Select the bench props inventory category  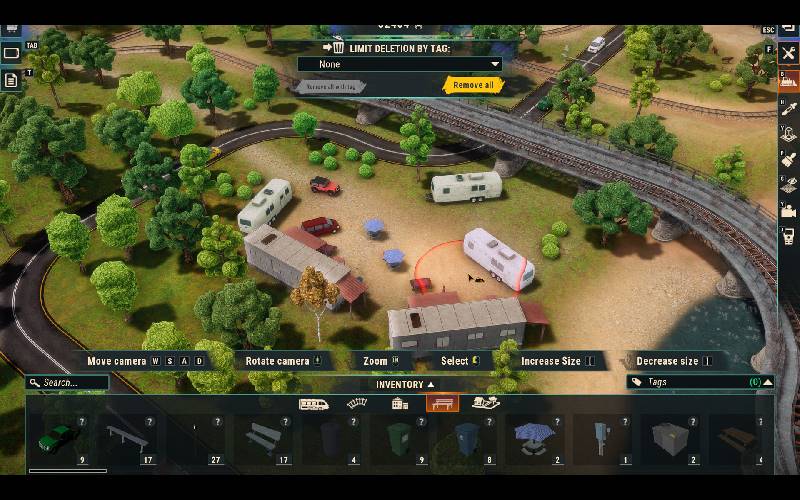[x=442, y=404]
